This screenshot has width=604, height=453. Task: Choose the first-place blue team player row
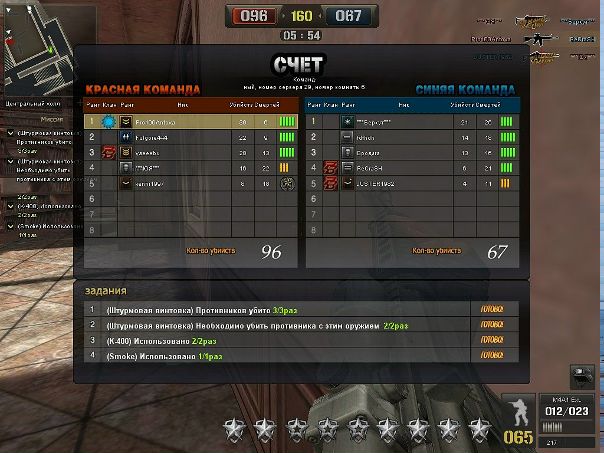[412, 122]
